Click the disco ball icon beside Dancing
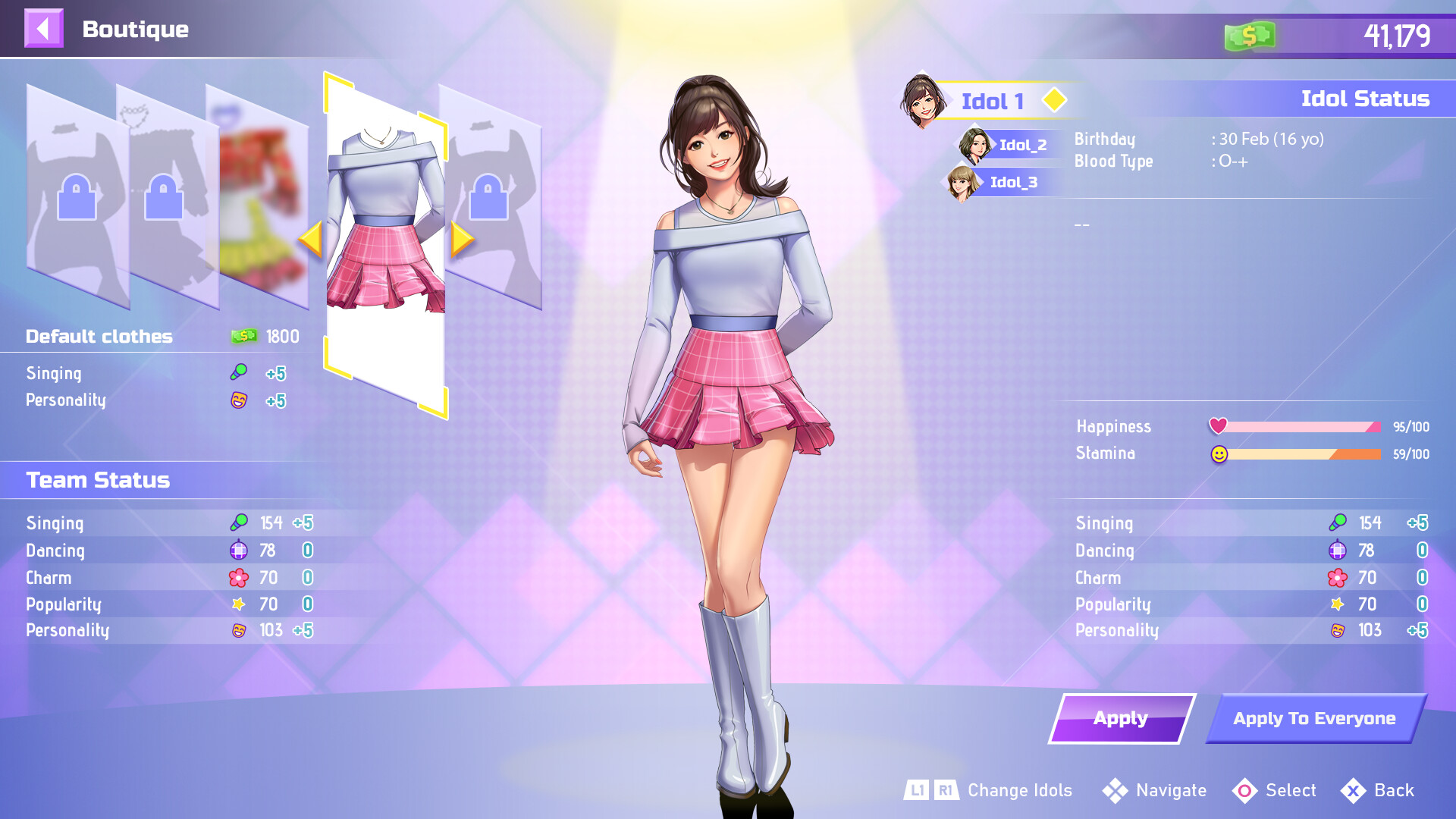Image resolution: width=1456 pixels, height=819 pixels. pyautogui.click(x=238, y=551)
